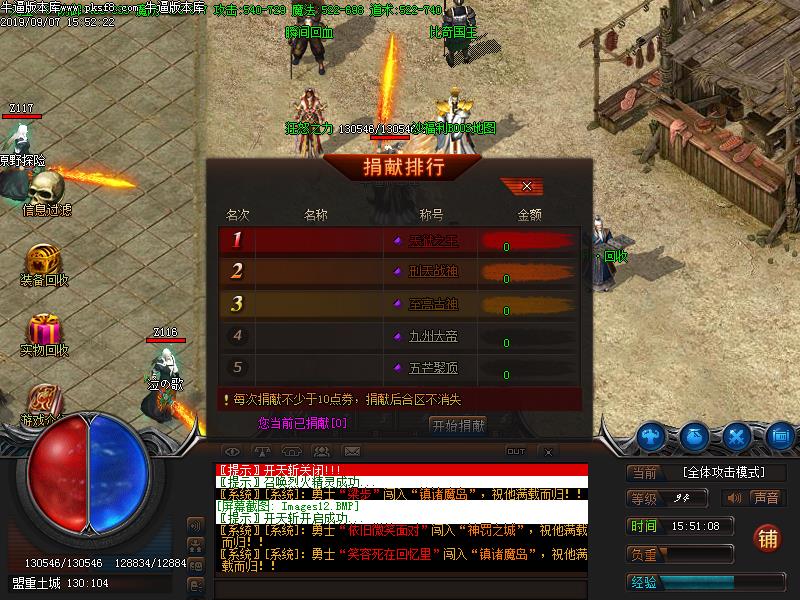Click the 开始捐献 start donation button
This screenshot has height=600, width=800.
pos(458,425)
